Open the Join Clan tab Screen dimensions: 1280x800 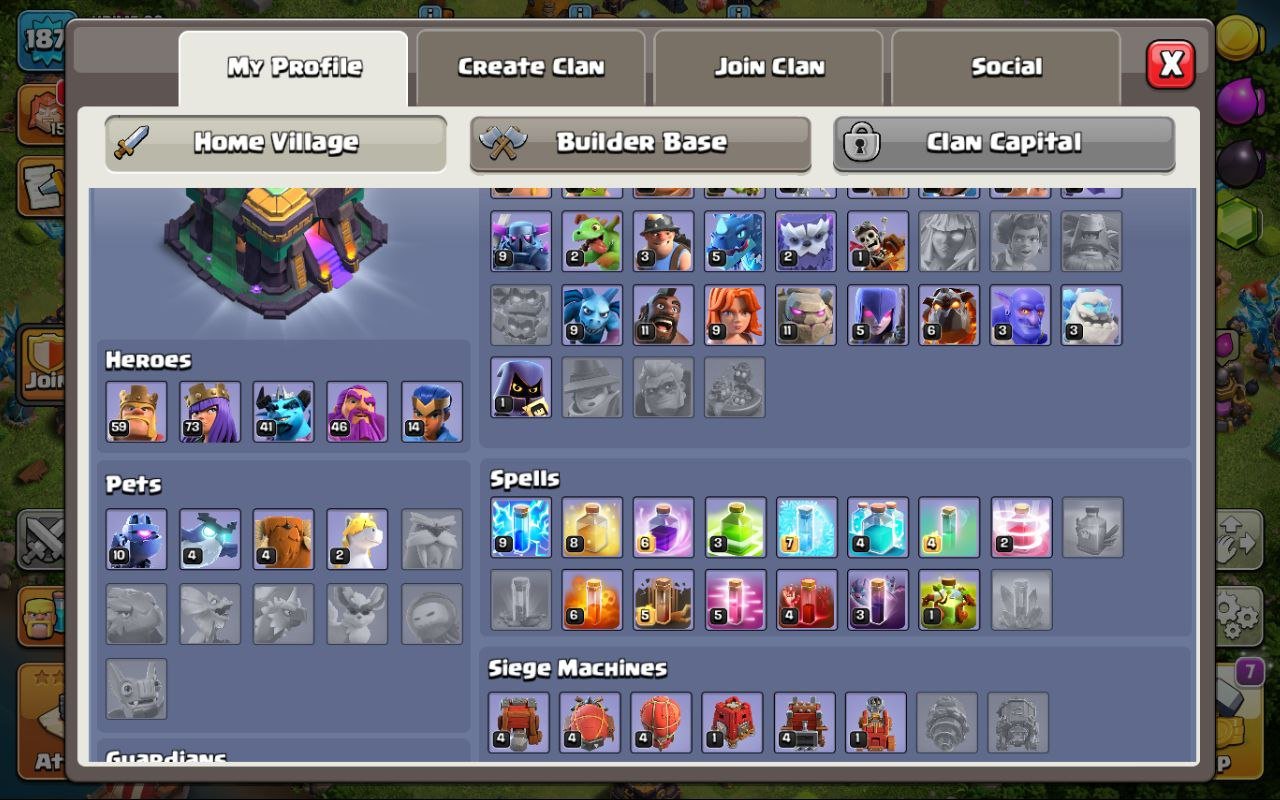point(768,66)
